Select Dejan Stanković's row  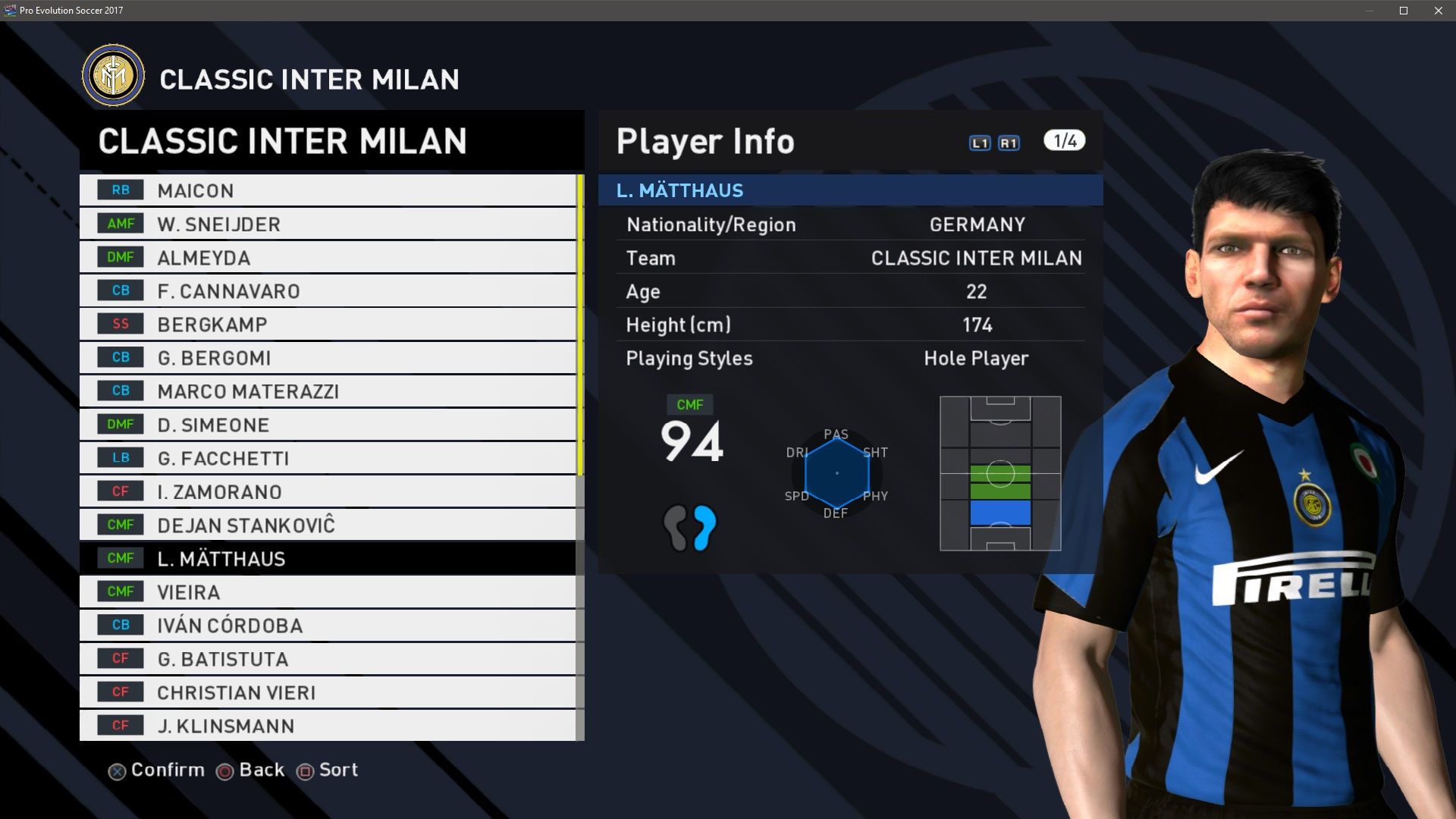tap(328, 525)
